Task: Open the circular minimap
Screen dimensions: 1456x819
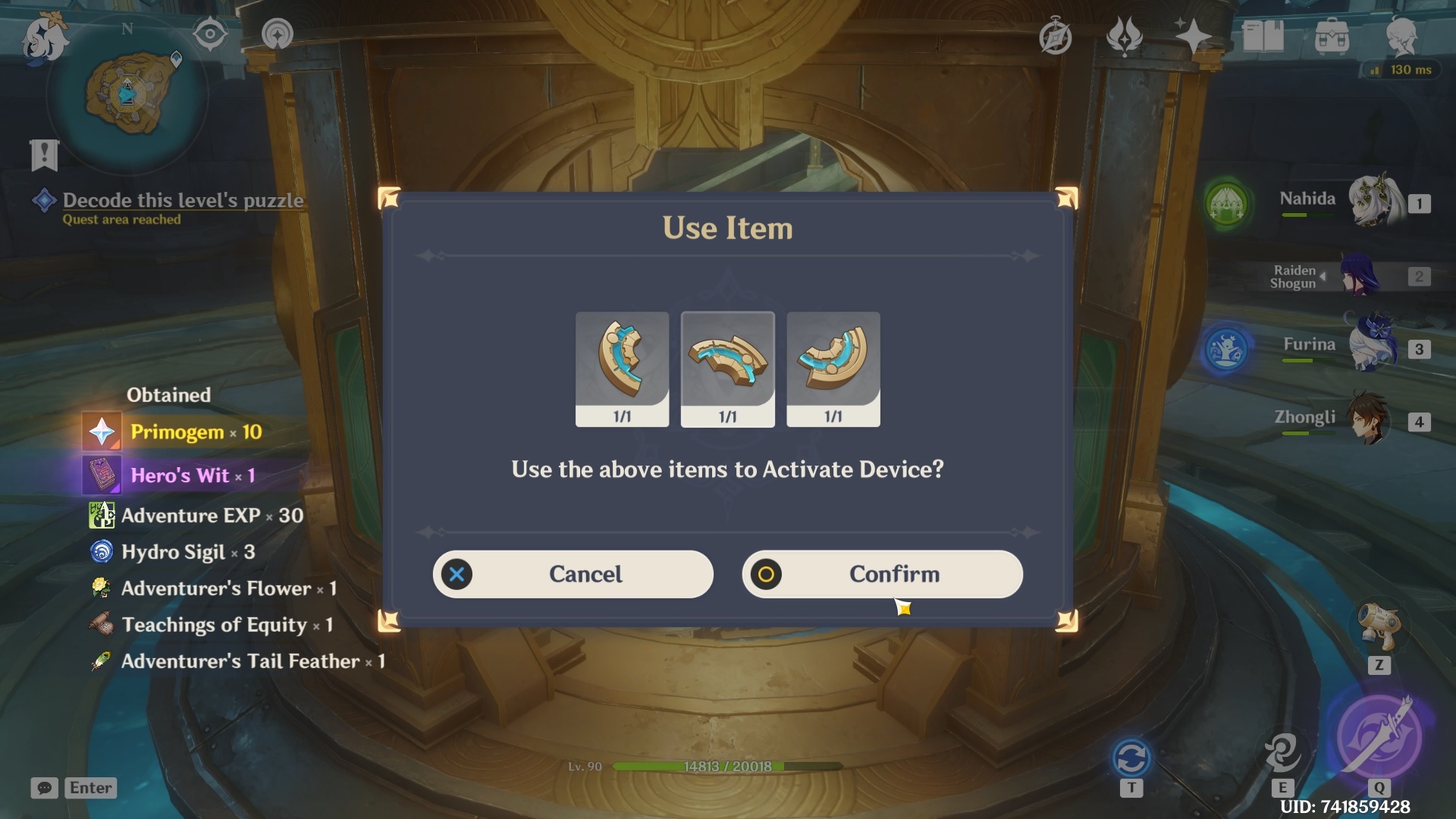Action: click(127, 95)
